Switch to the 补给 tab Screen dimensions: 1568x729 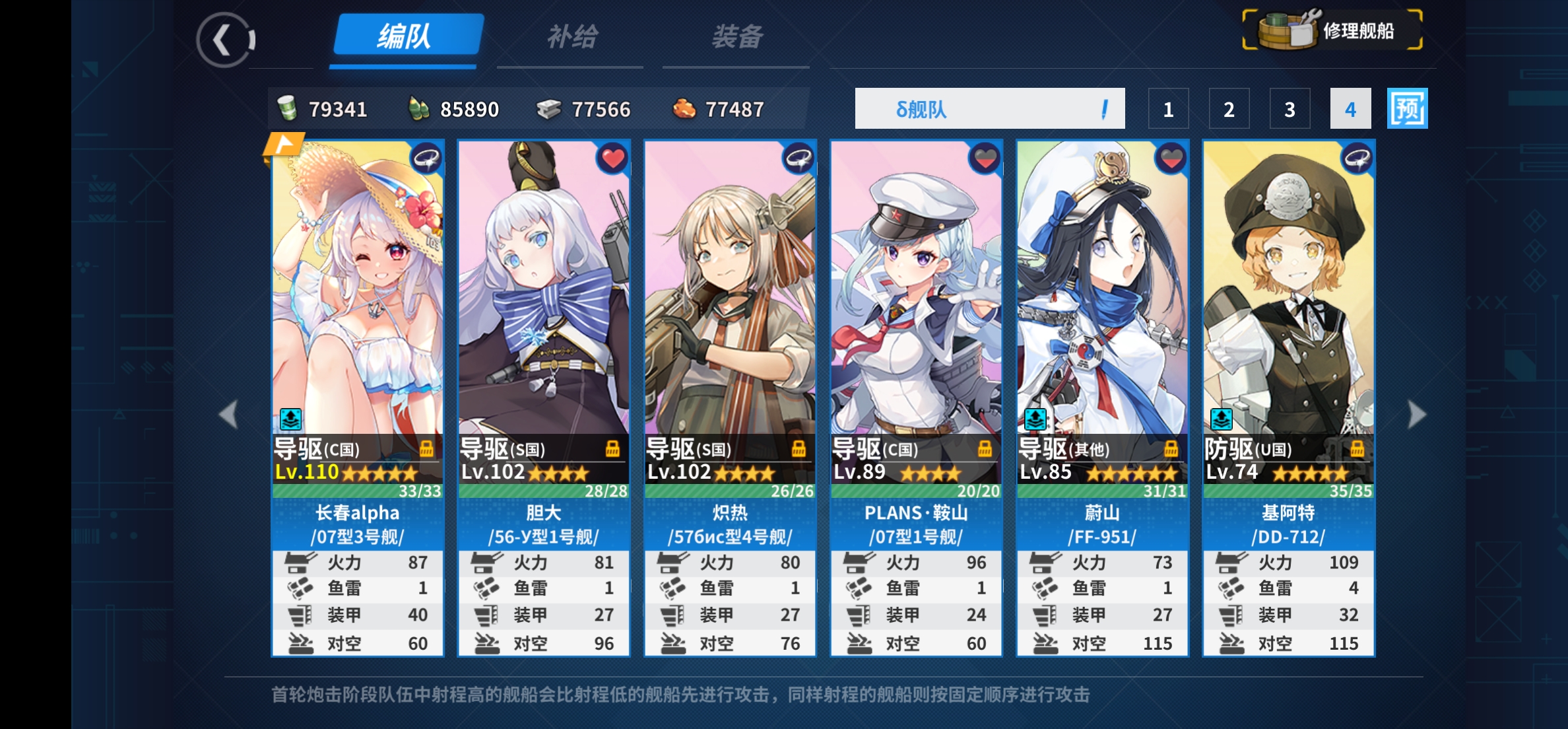click(x=572, y=37)
